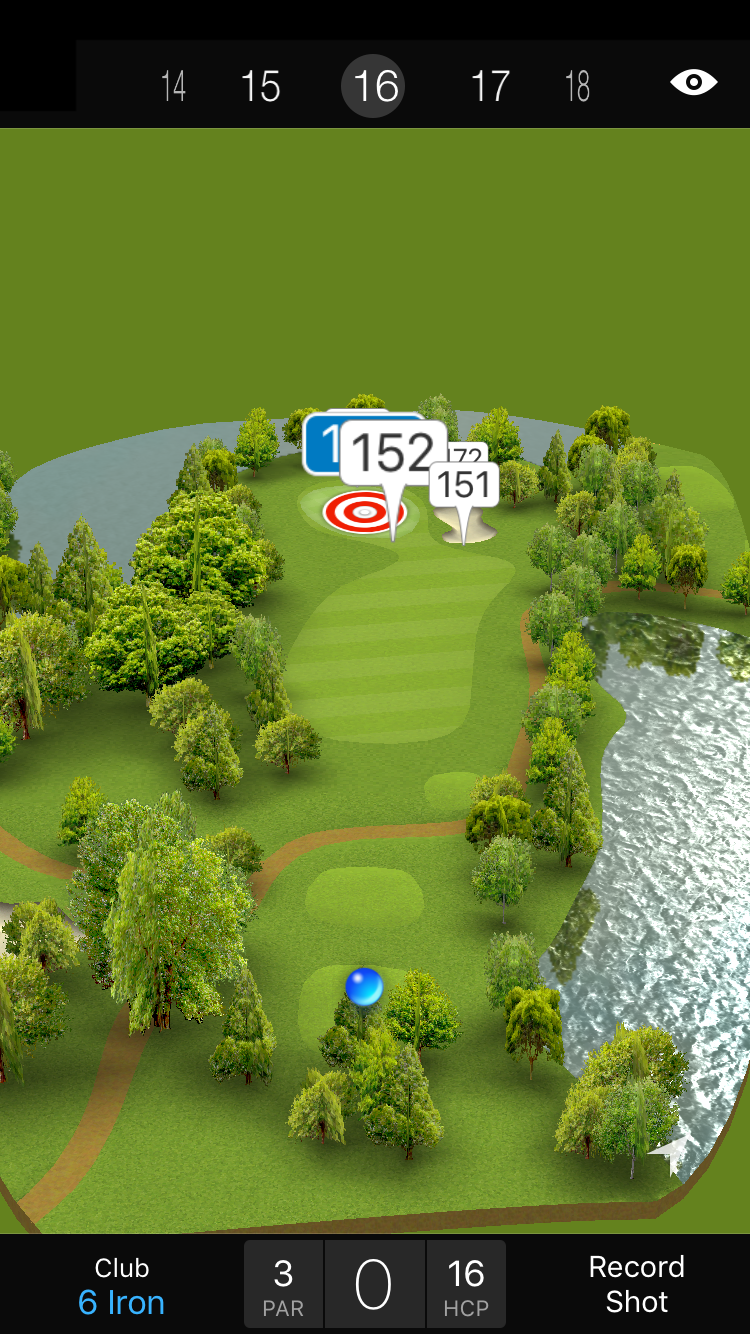The image size is (750, 1334).
Task: Toggle the eye view icon
Action: click(693, 83)
